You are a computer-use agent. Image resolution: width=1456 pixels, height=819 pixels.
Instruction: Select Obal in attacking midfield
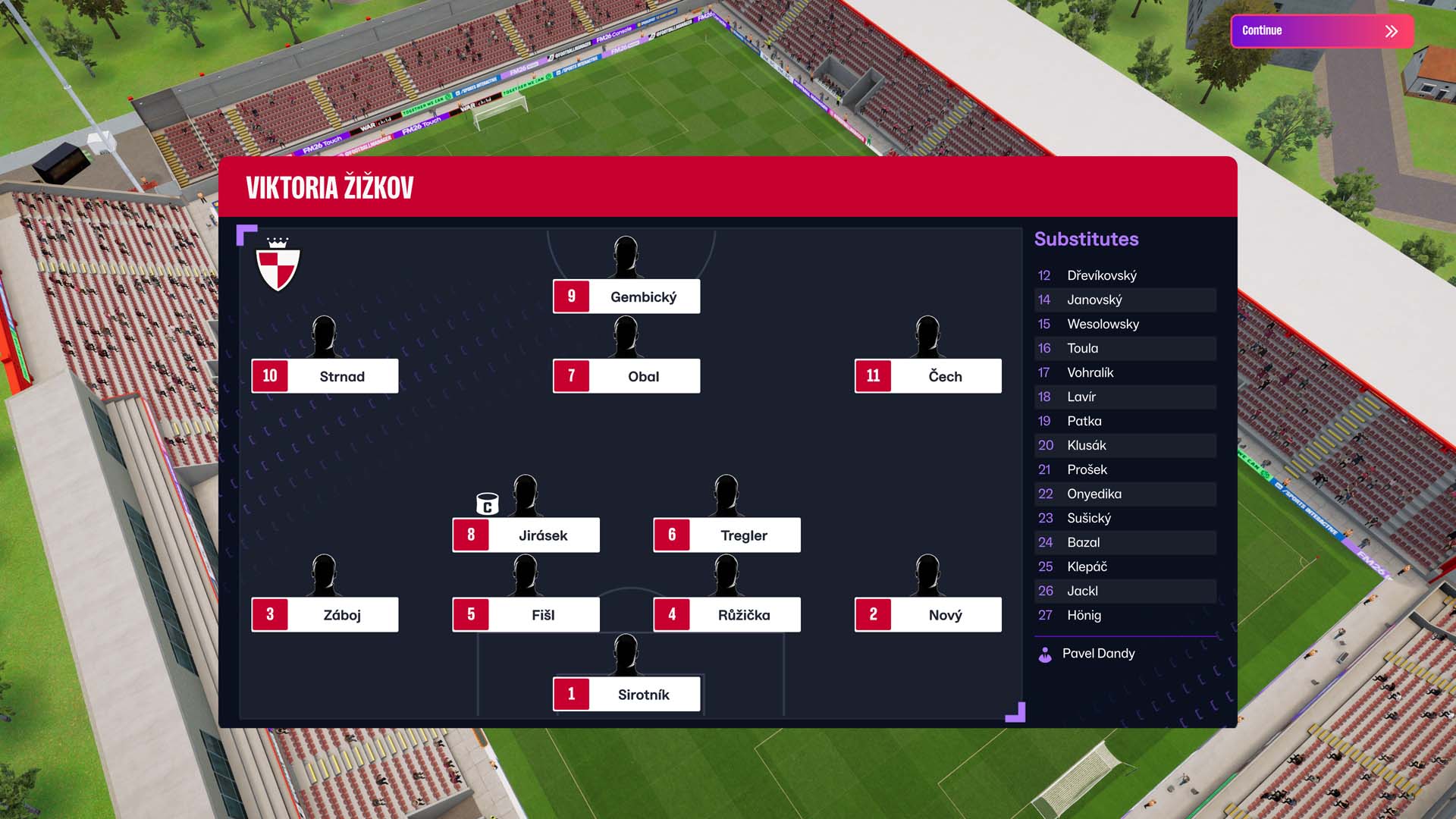click(626, 376)
